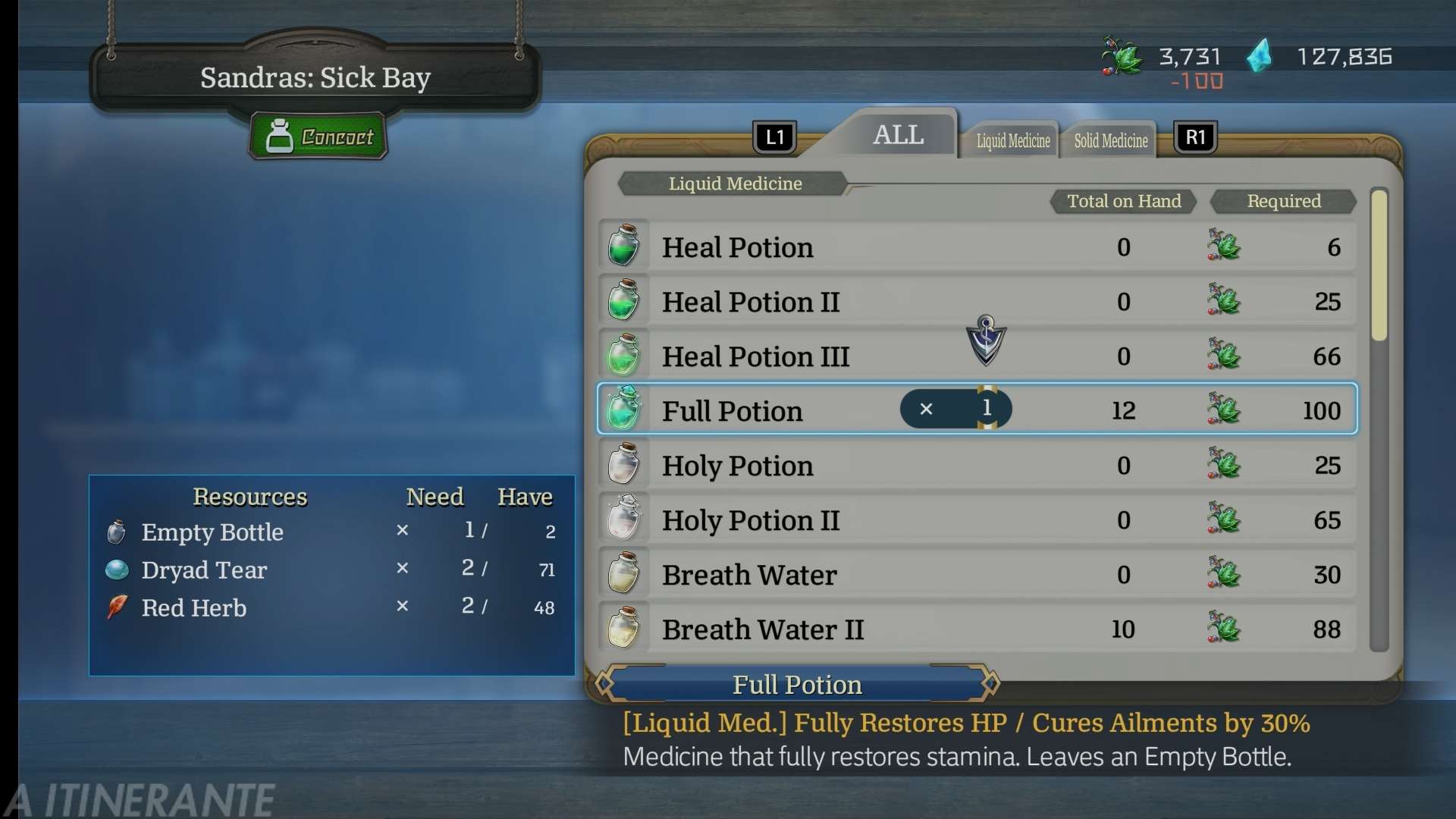Image resolution: width=1456 pixels, height=819 pixels.
Task: Click the Concoct button
Action: pos(318,137)
